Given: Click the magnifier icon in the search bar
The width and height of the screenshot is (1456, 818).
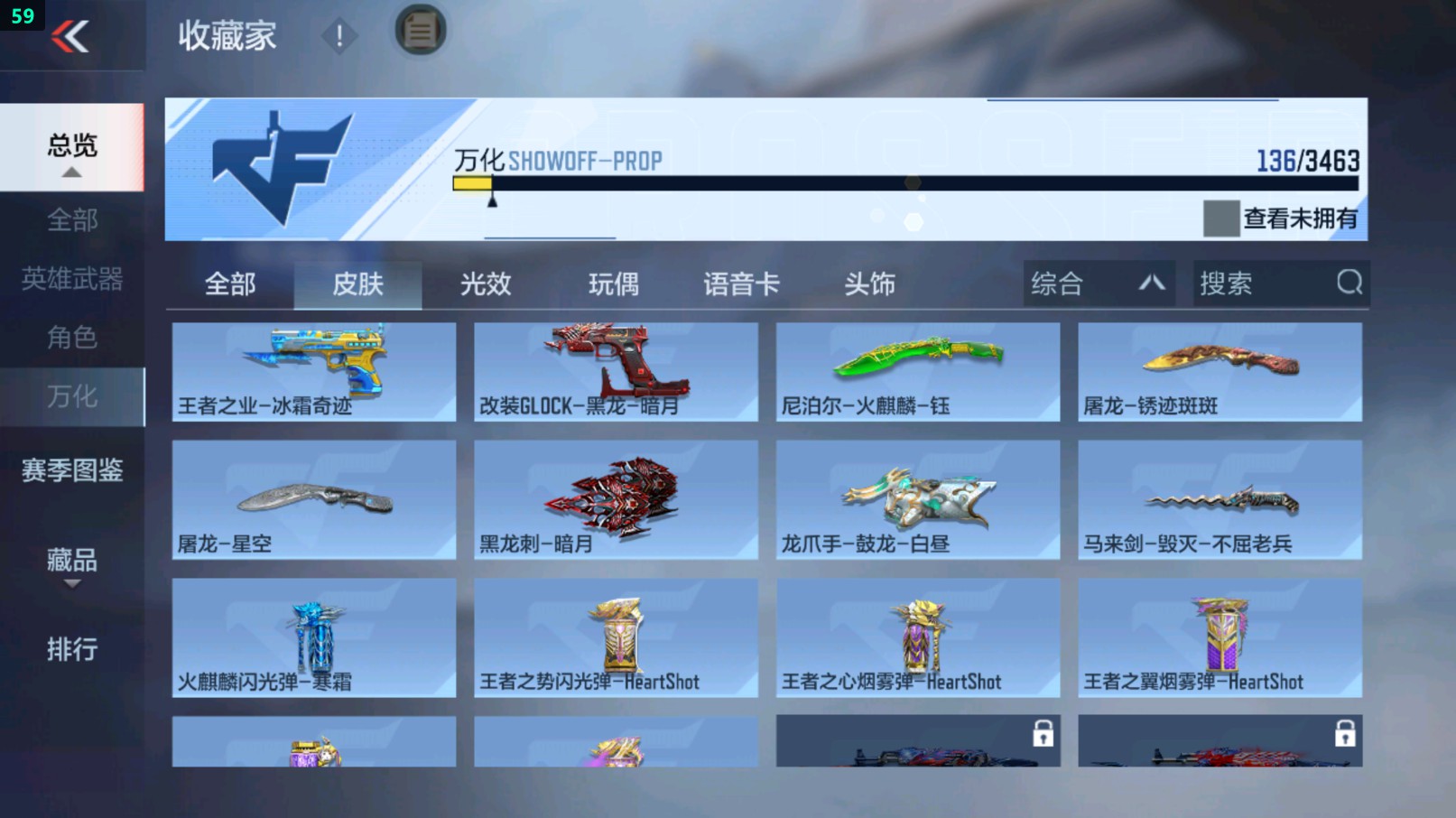Looking at the screenshot, I should click(1349, 284).
